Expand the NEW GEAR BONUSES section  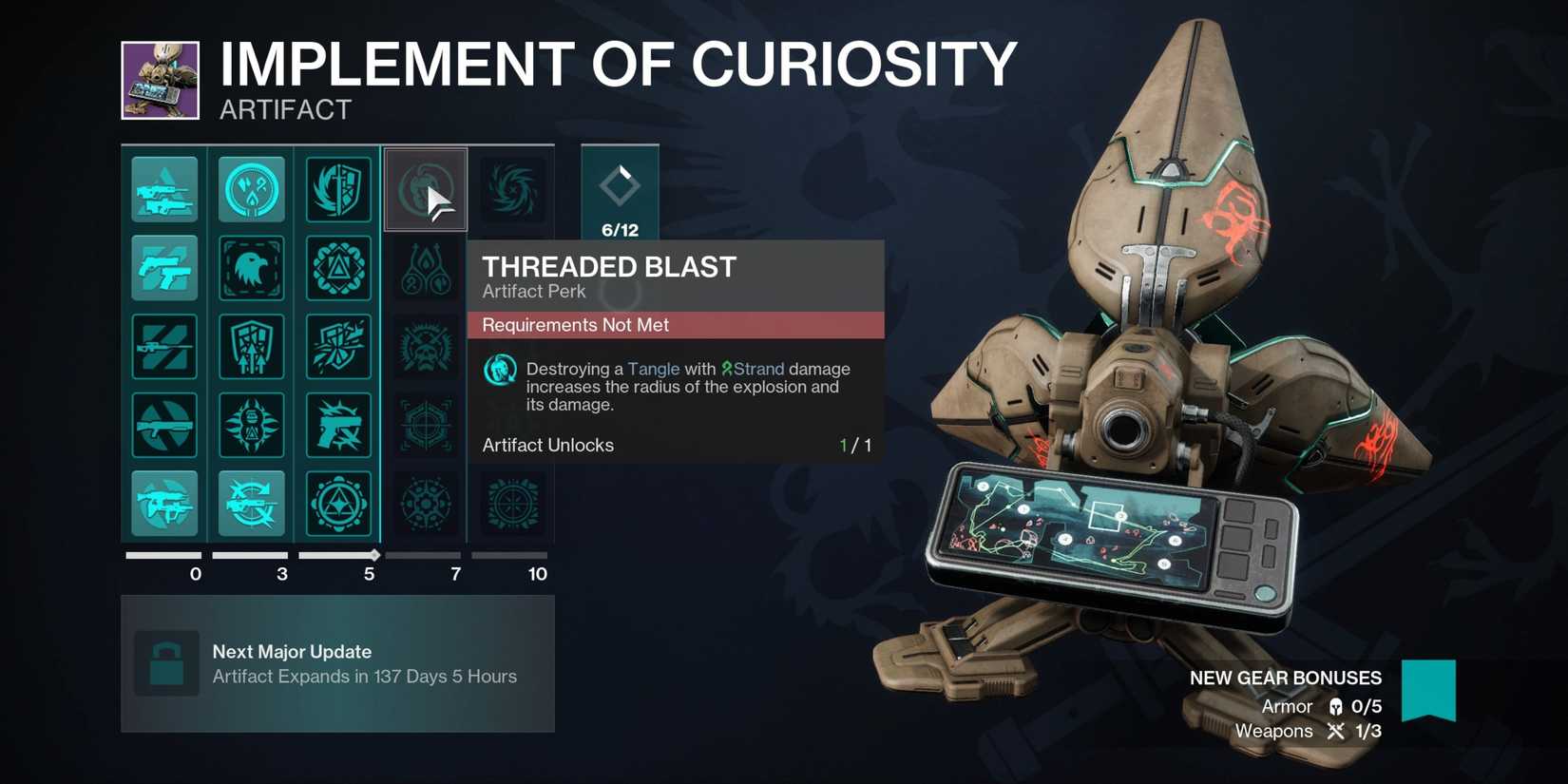click(x=1285, y=679)
